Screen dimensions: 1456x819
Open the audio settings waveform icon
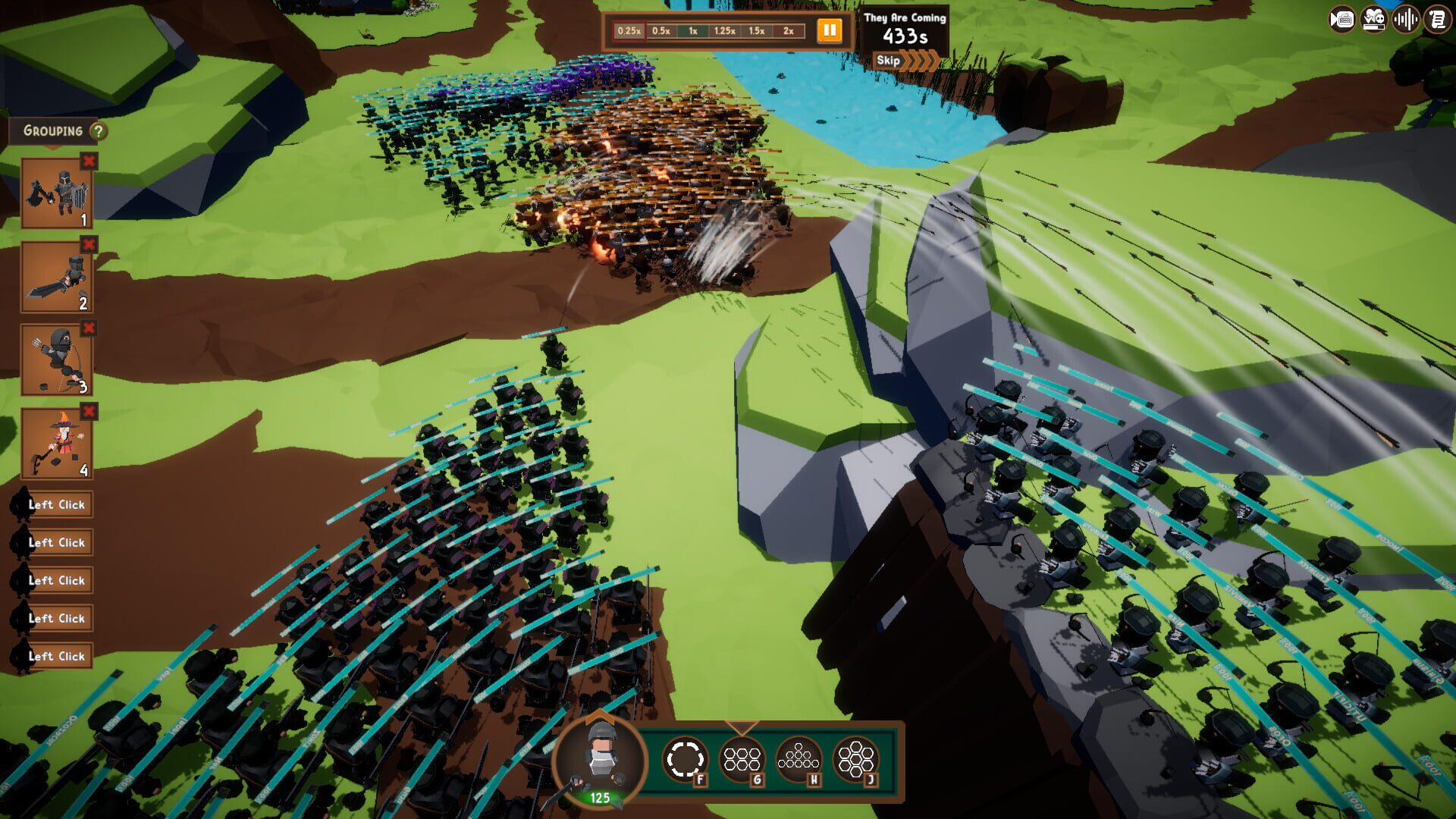[1404, 20]
